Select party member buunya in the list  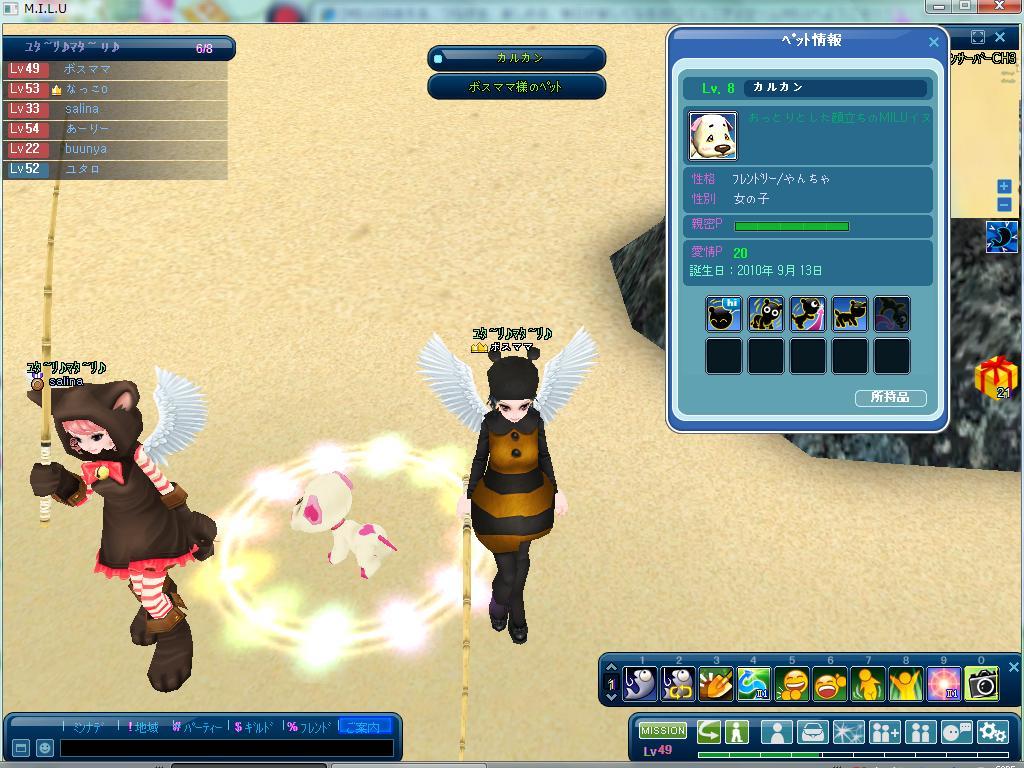[x=86, y=149]
